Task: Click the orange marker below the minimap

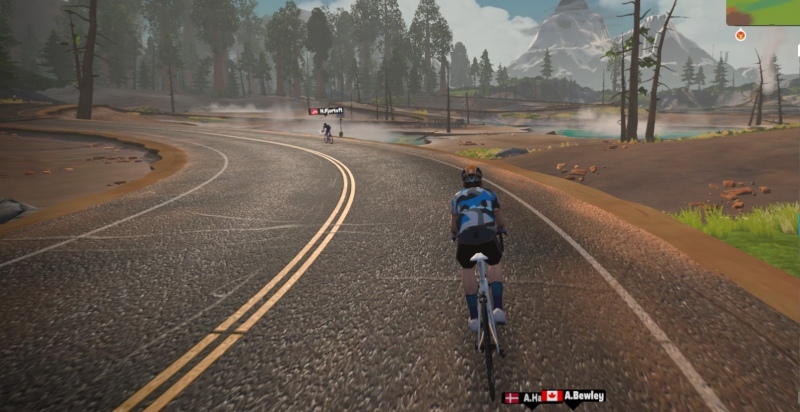Action: (x=740, y=35)
